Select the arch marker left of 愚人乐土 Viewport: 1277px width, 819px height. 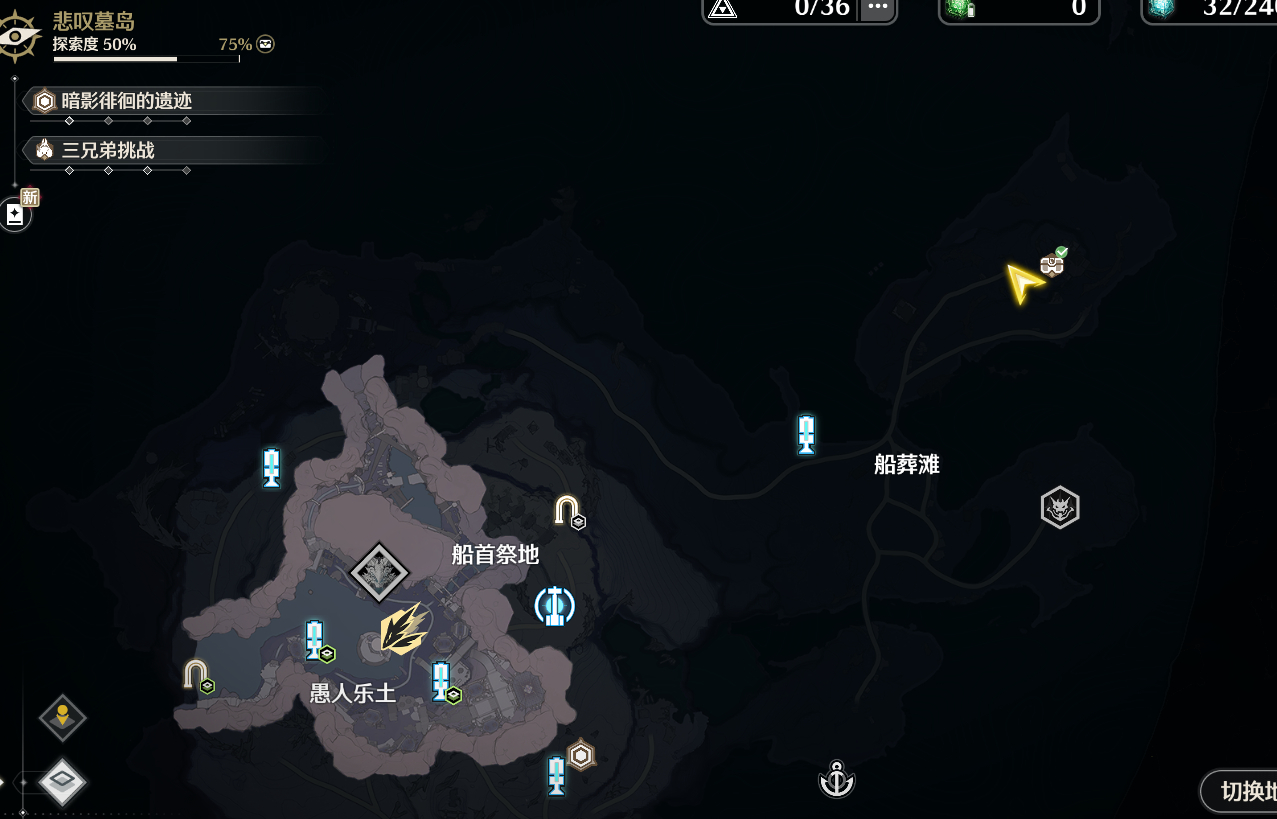197,676
